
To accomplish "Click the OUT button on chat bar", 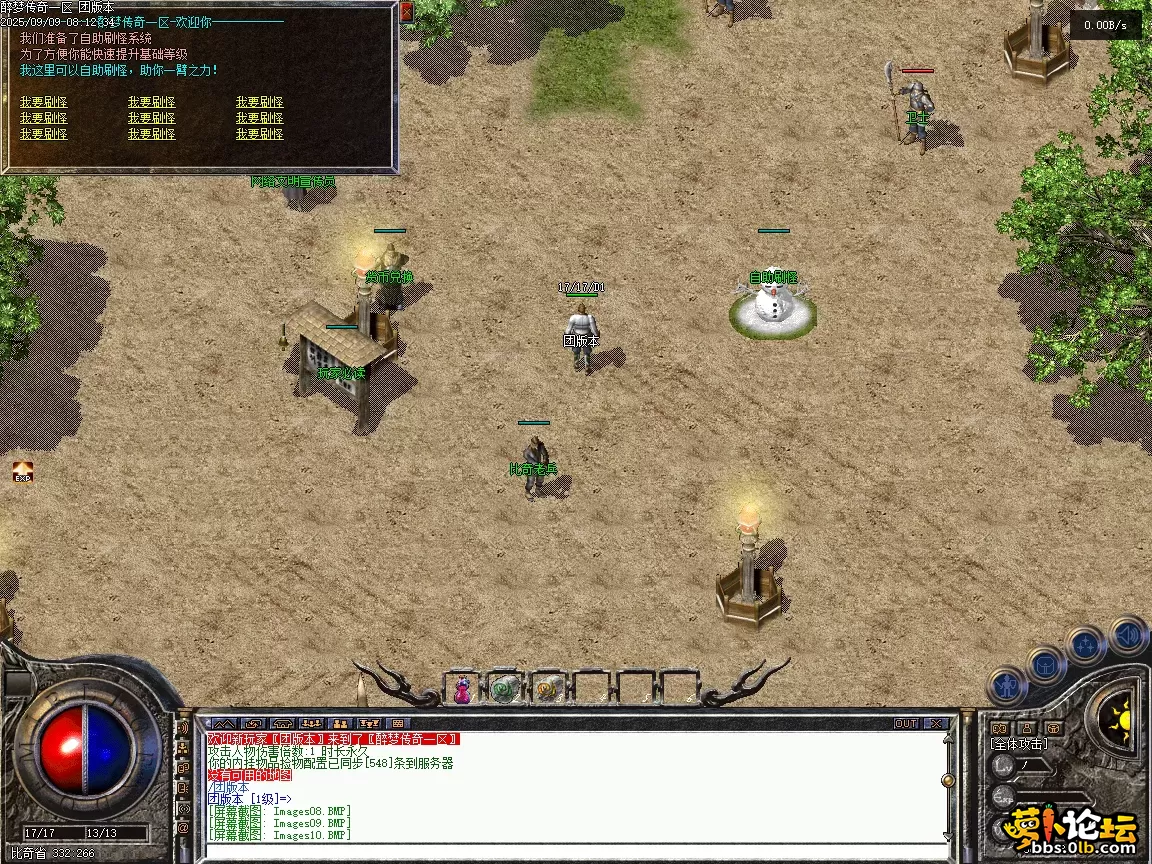I will click(x=906, y=723).
